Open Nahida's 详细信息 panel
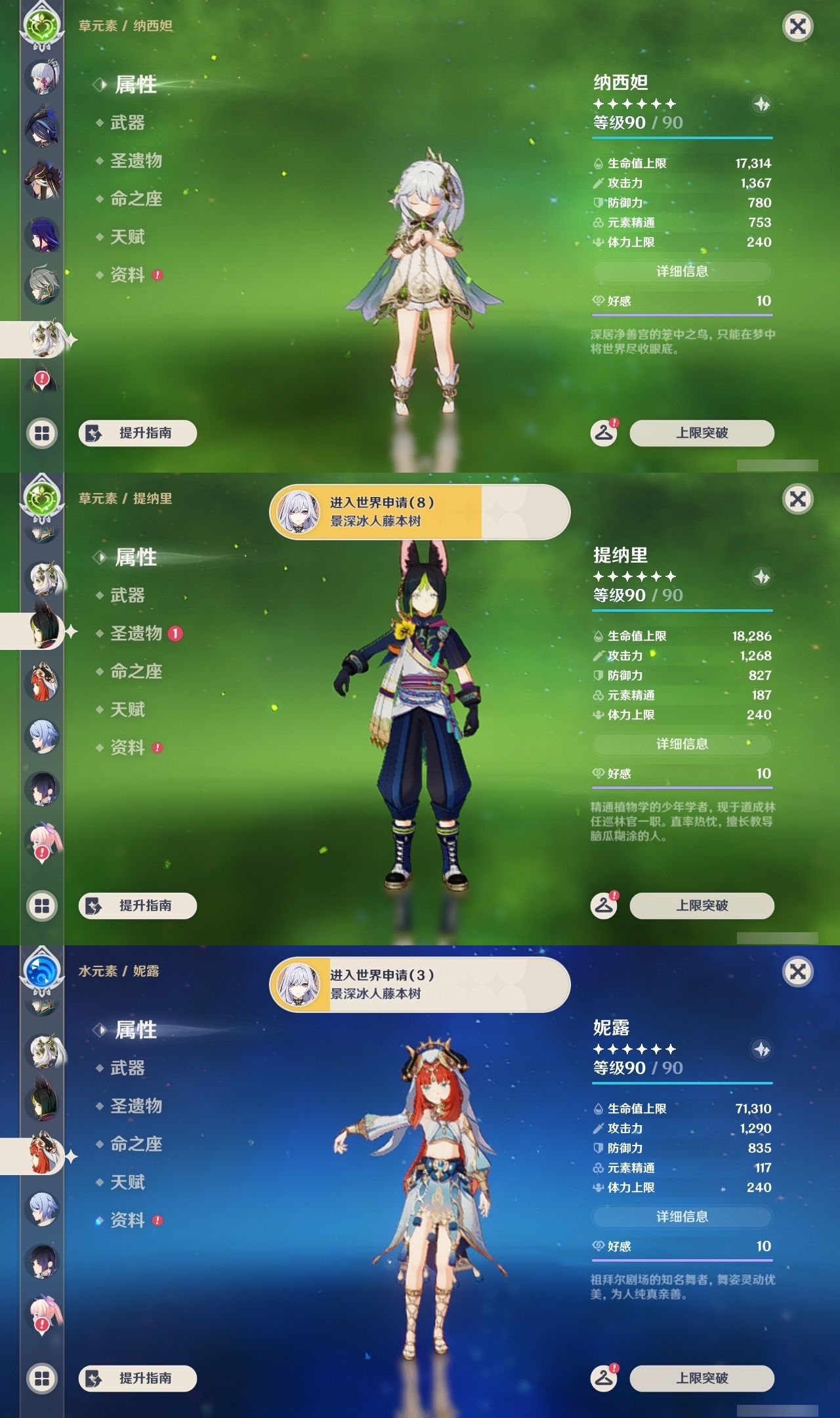The height and width of the screenshot is (1418, 840). [x=682, y=273]
